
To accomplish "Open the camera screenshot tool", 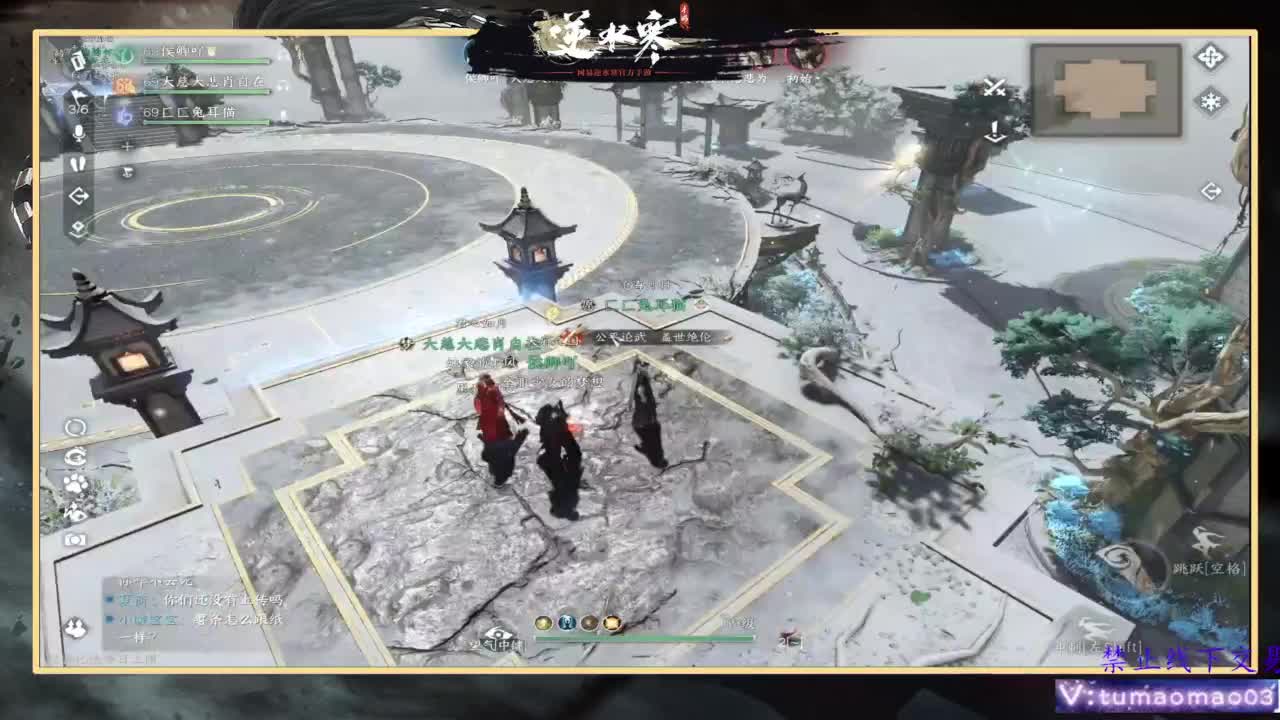I will pos(76,538).
